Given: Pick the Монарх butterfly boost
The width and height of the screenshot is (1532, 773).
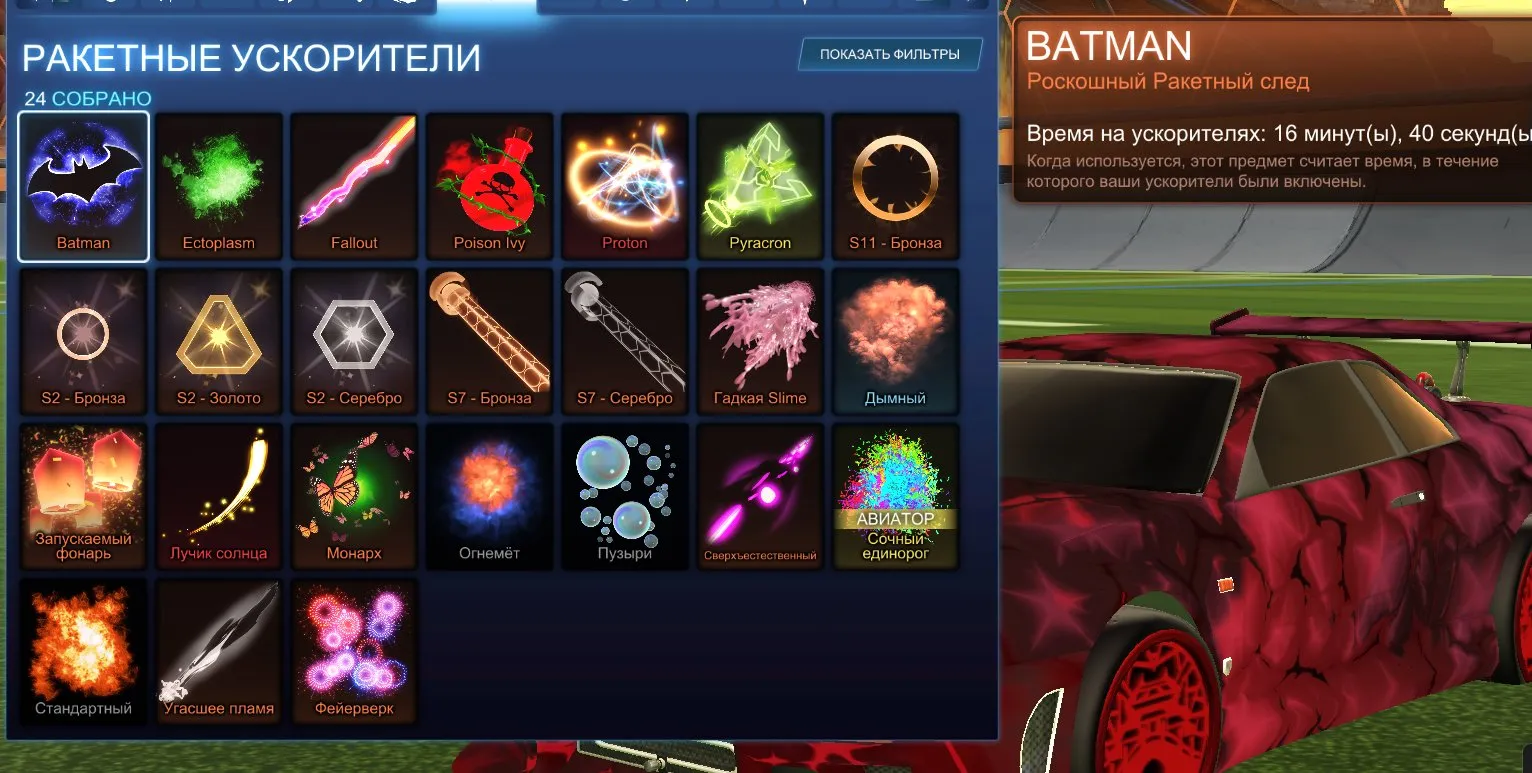Looking at the screenshot, I should click(x=354, y=496).
